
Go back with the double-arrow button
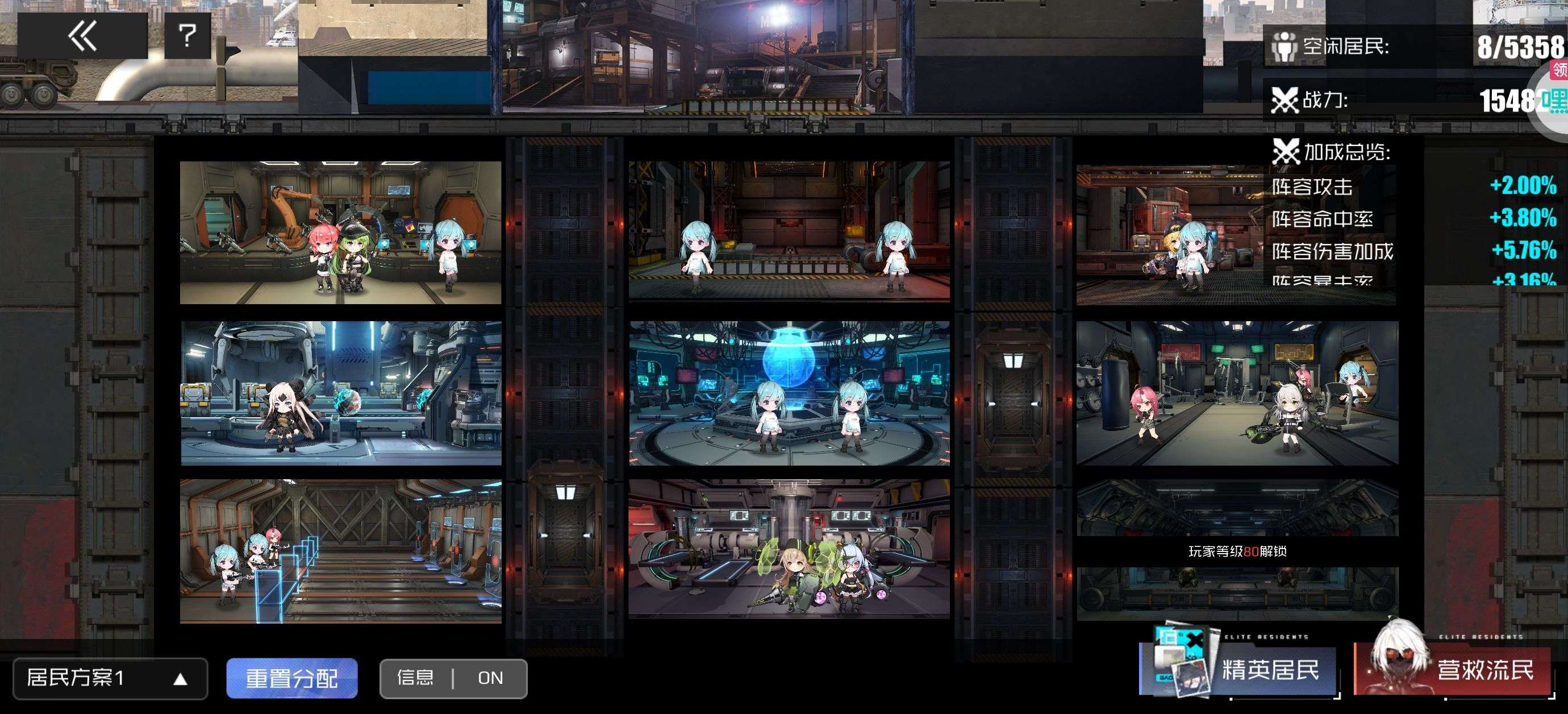[82, 36]
